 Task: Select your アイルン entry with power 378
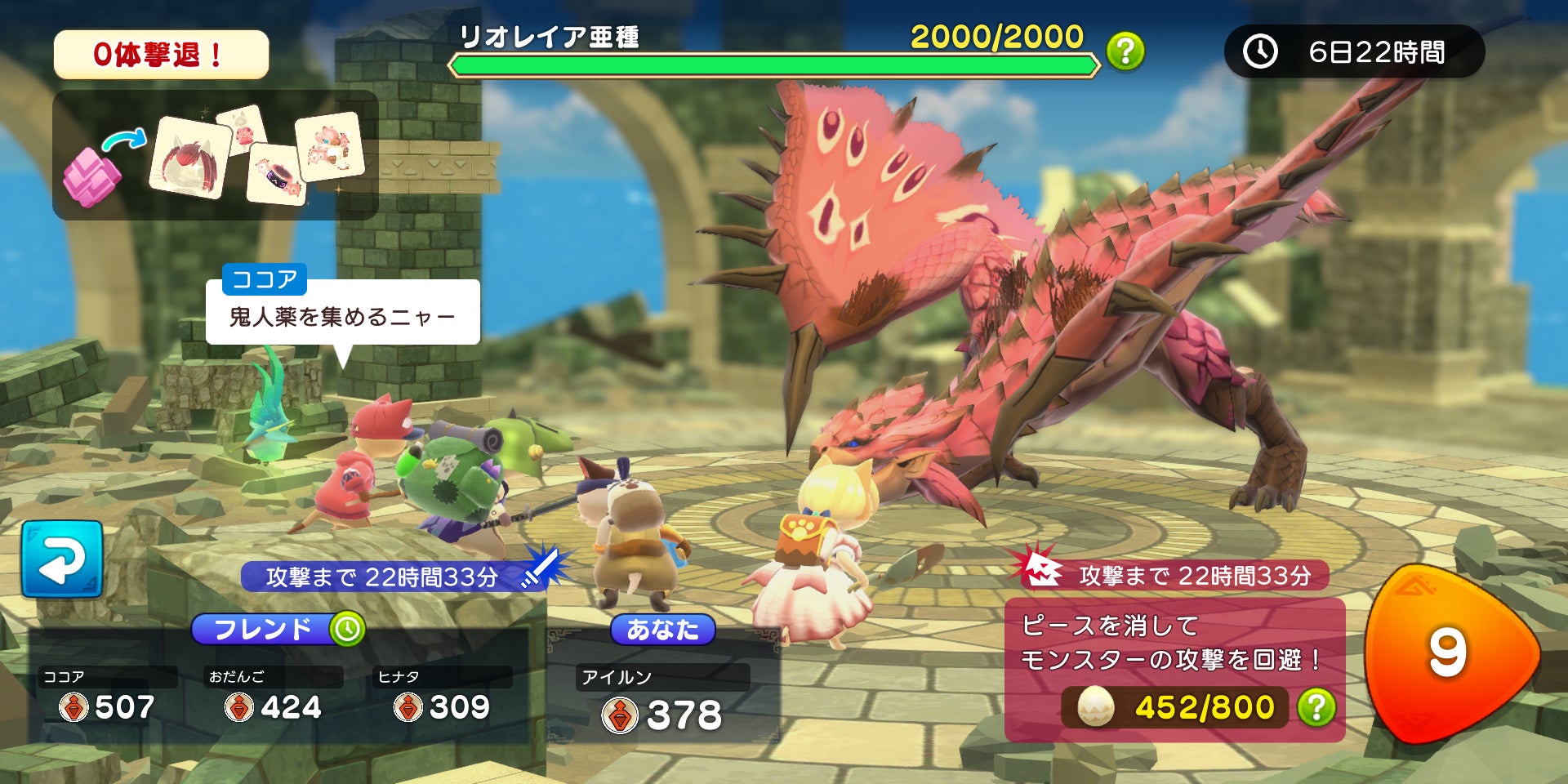click(661, 701)
